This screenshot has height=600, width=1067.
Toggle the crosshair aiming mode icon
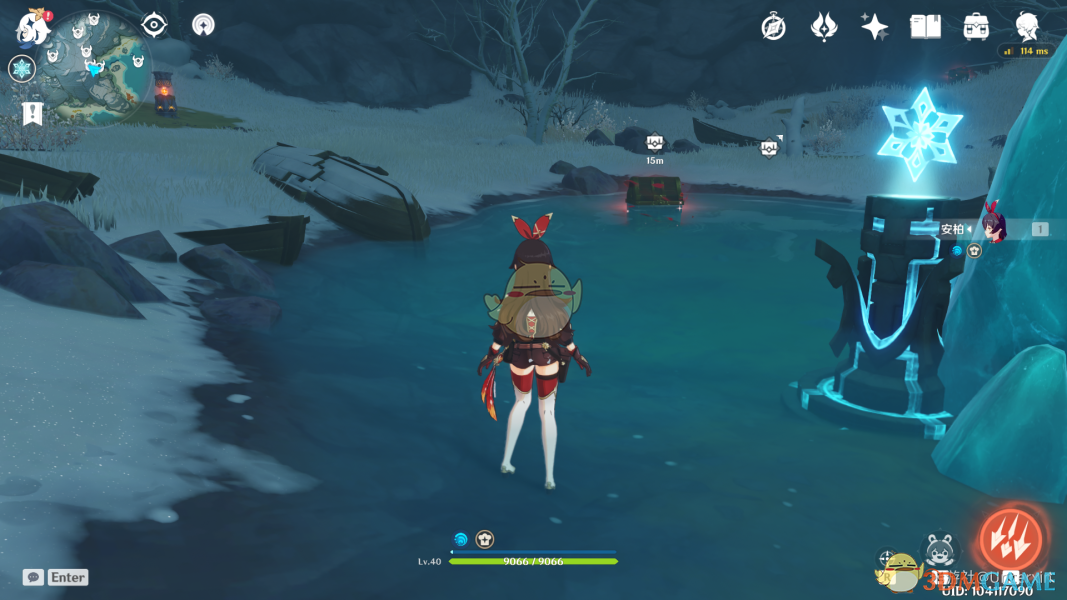click(x=887, y=558)
